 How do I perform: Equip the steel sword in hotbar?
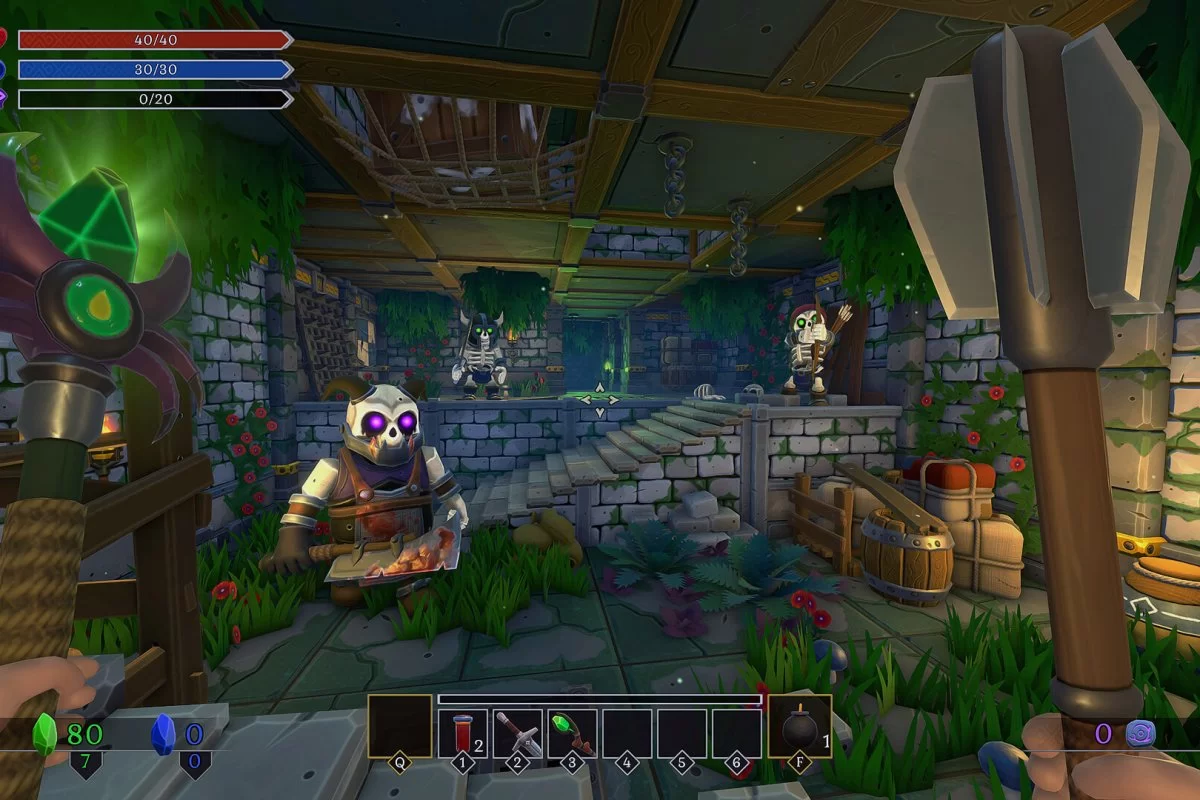pos(517,733)
